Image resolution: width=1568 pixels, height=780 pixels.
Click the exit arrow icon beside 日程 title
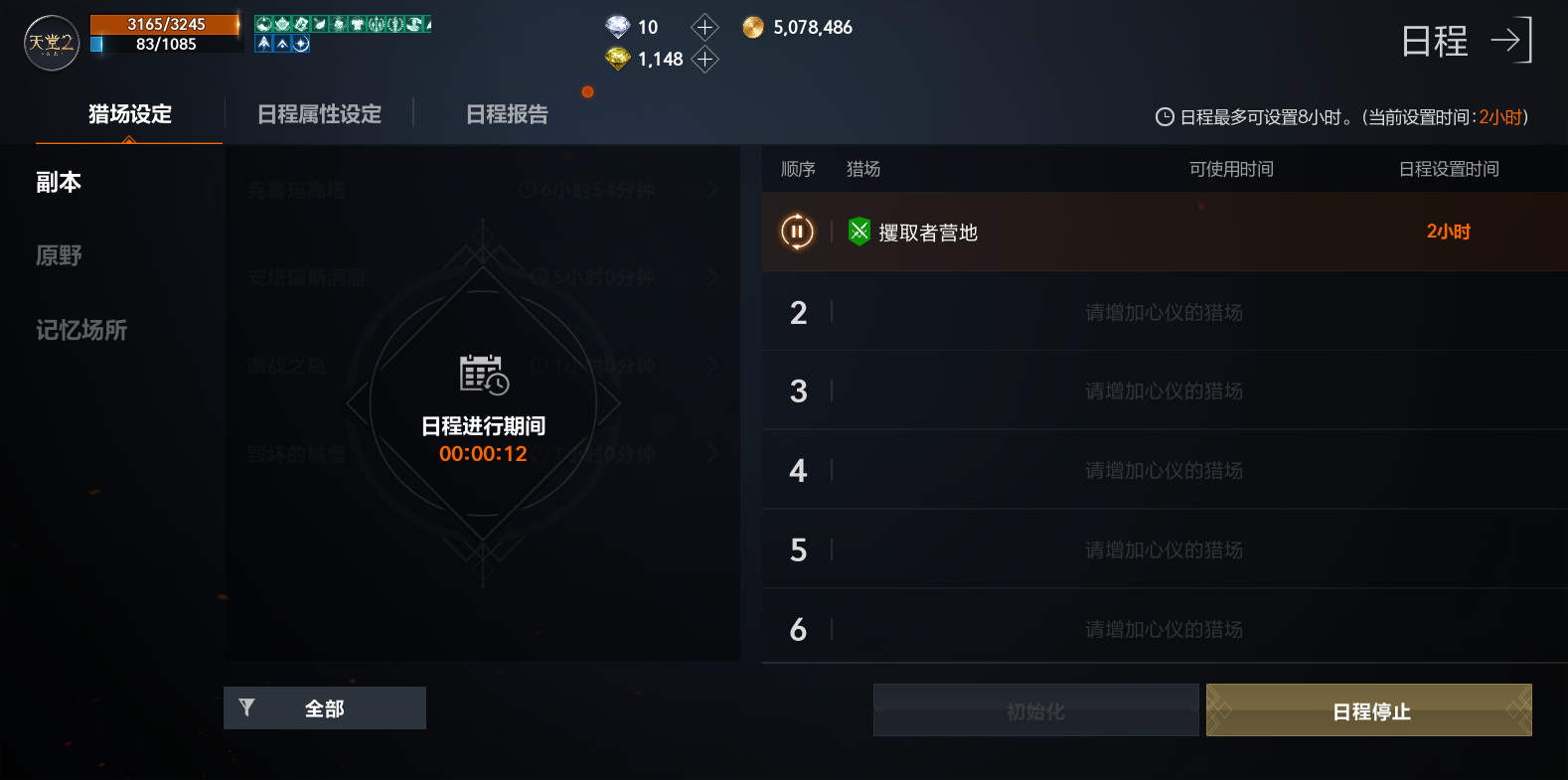tap(1509, 41)
